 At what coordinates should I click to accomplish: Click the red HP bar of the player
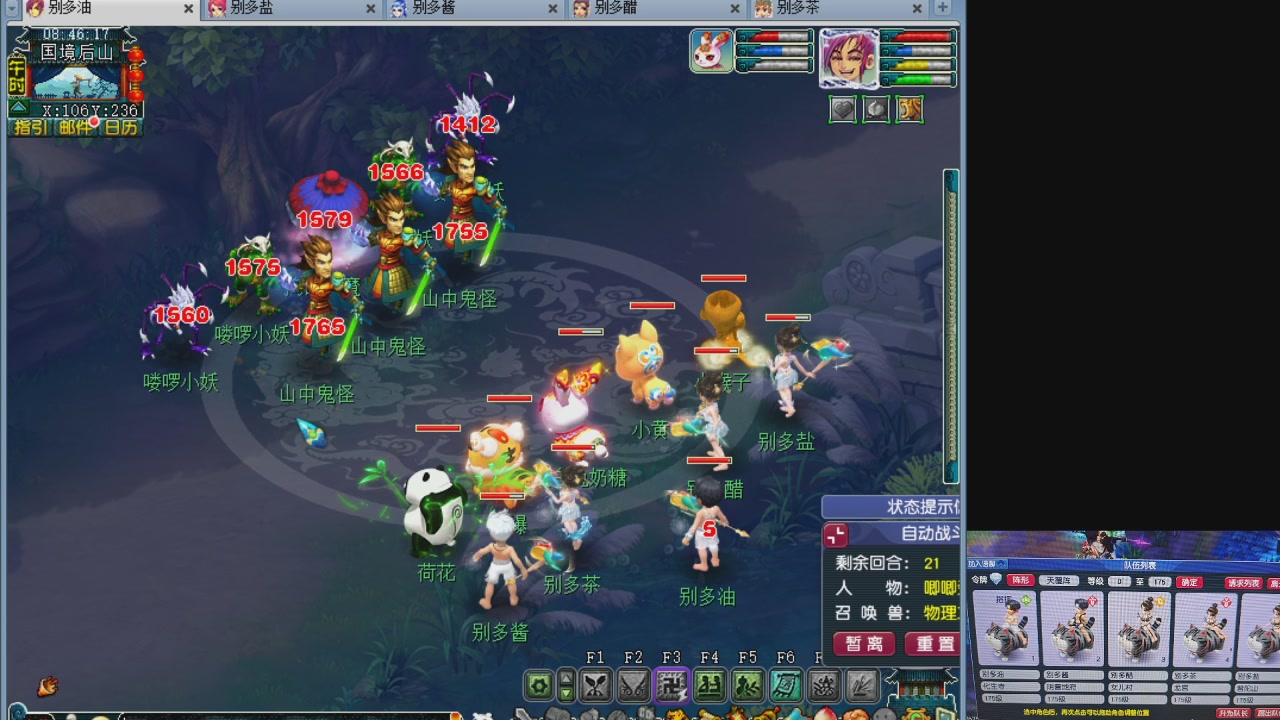tap(918, 37)
